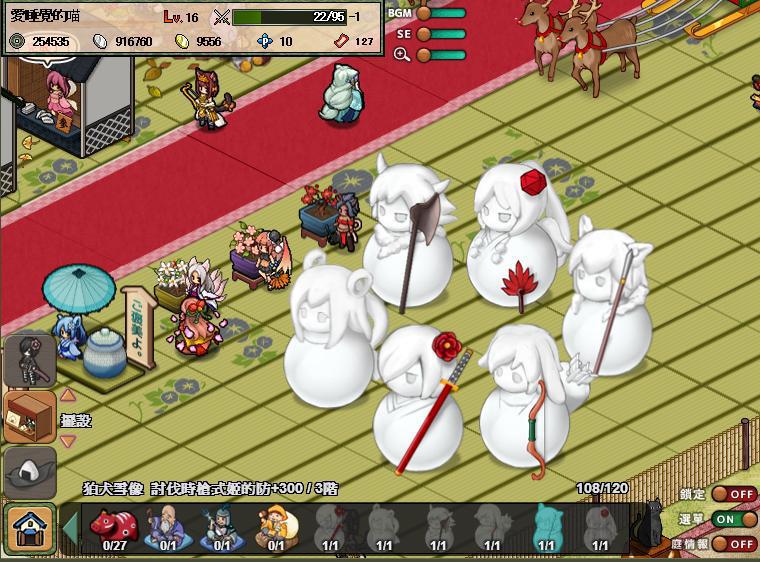
Task: Click the home building button
Action: click(29, 527)
